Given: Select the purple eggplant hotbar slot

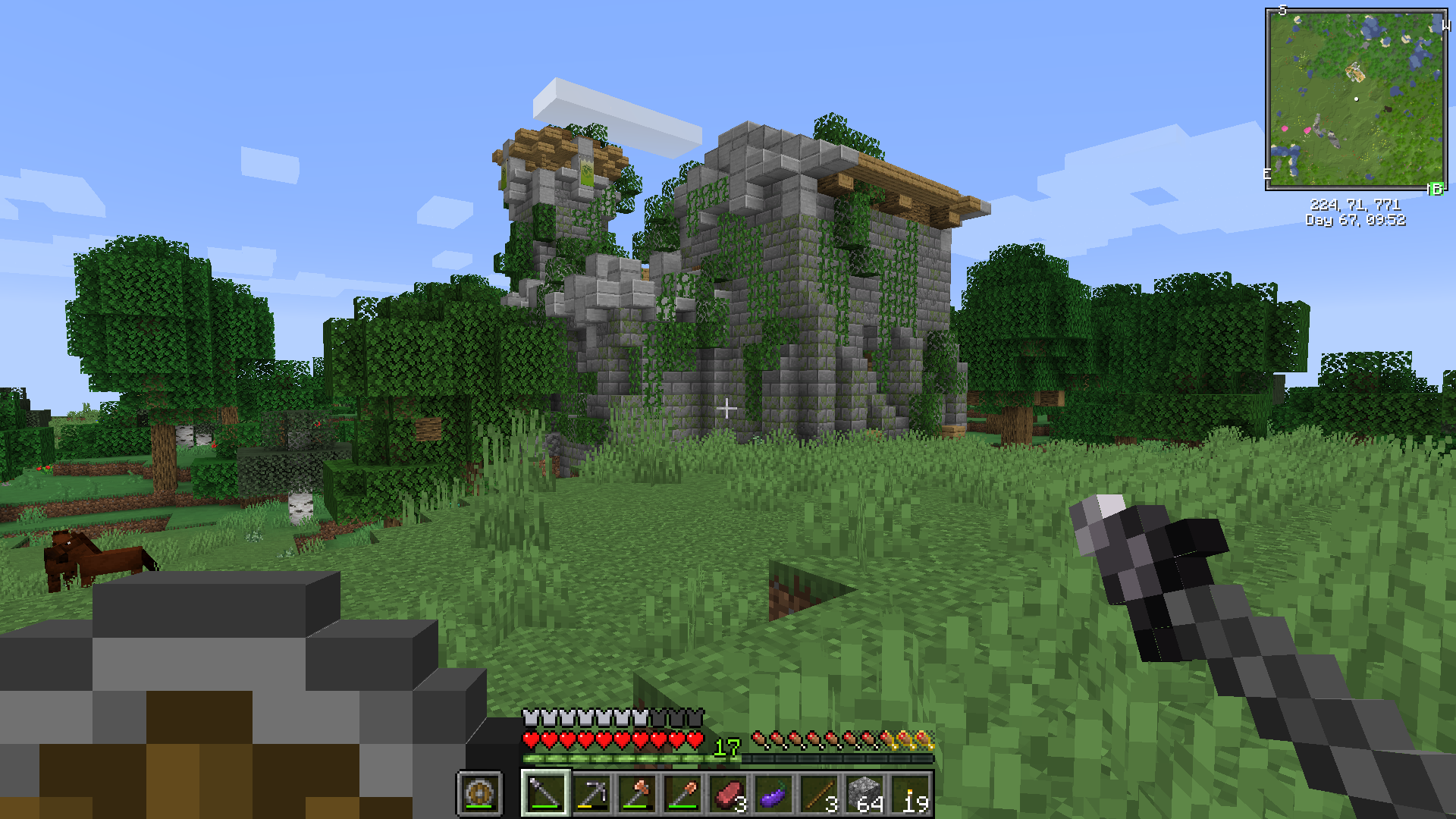Looking at the screenshot, I should tap(774, 794).
